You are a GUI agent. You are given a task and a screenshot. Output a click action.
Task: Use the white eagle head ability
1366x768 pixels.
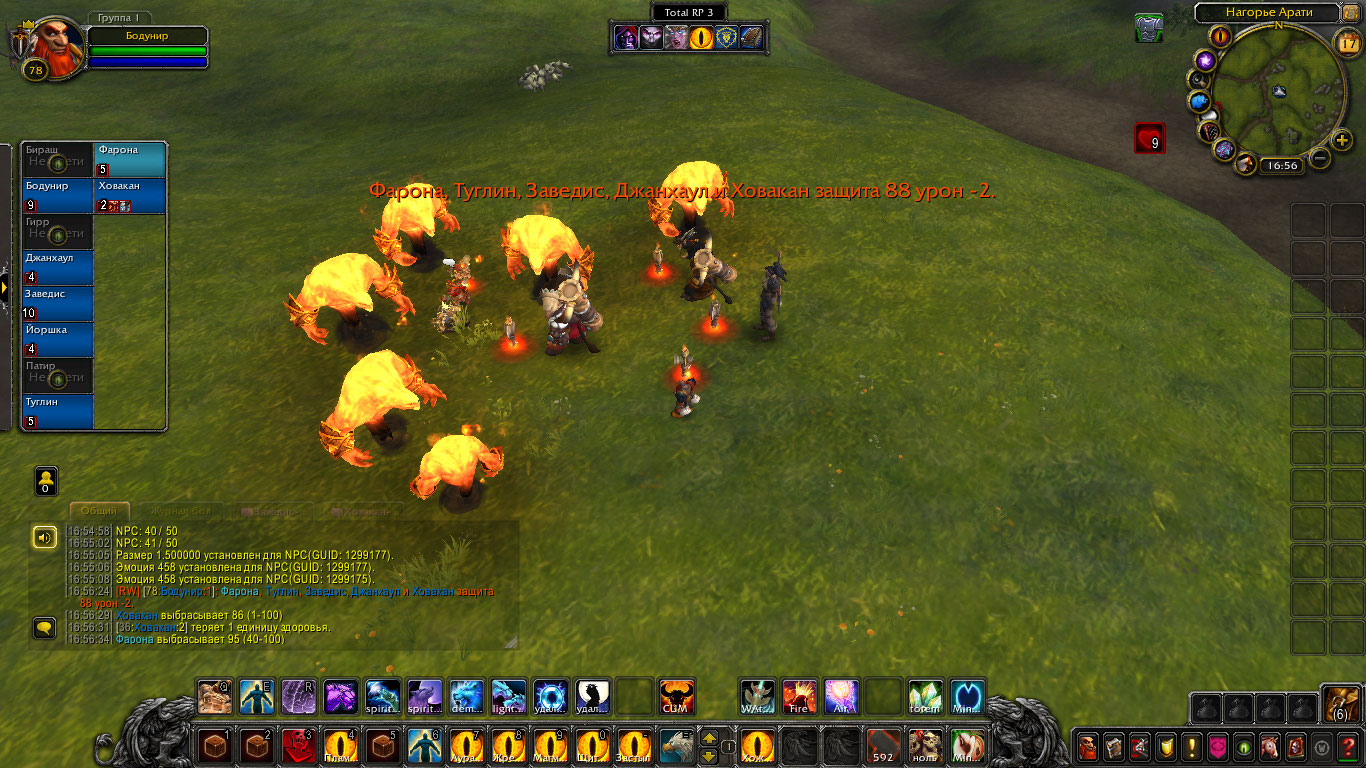[676, 746]
